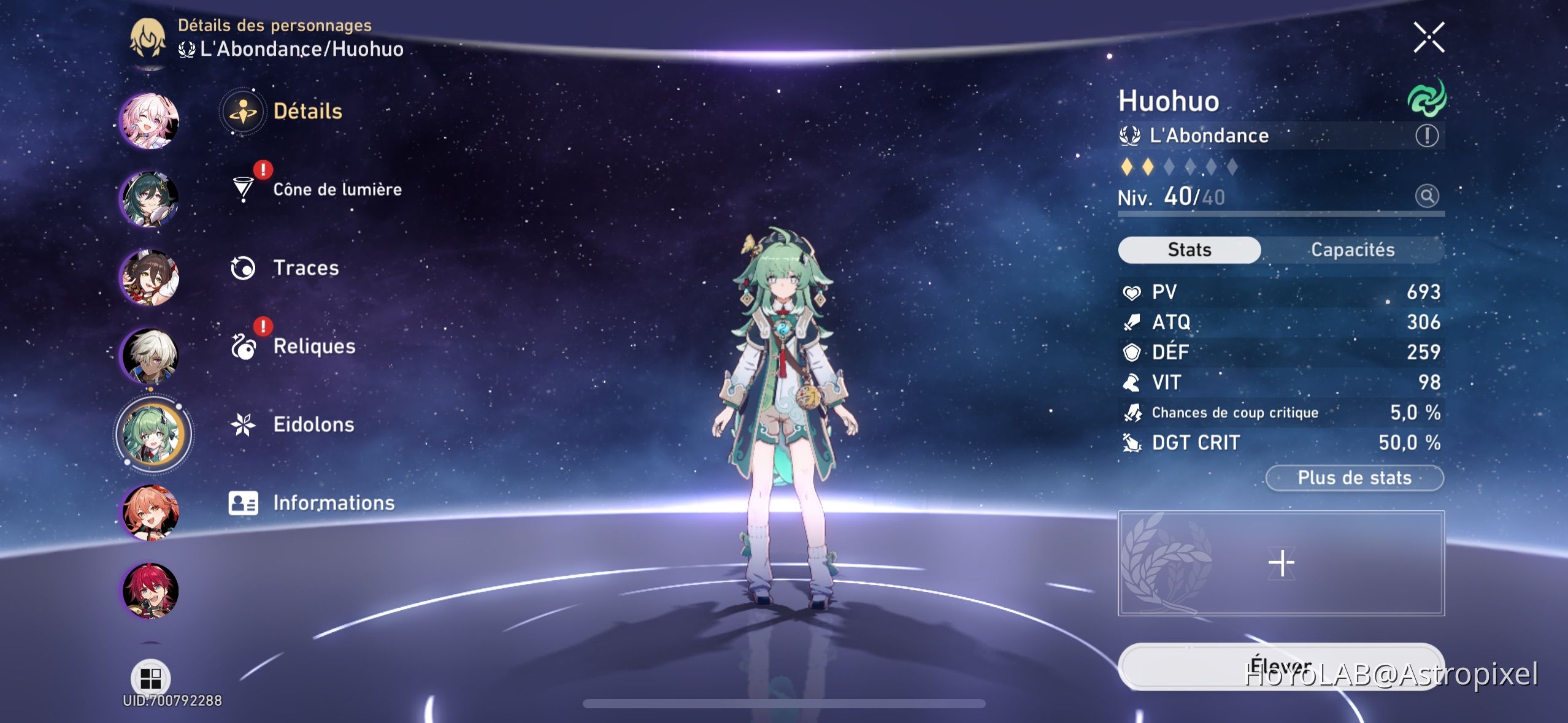Select the Stats tab

tap(1189, 249)
